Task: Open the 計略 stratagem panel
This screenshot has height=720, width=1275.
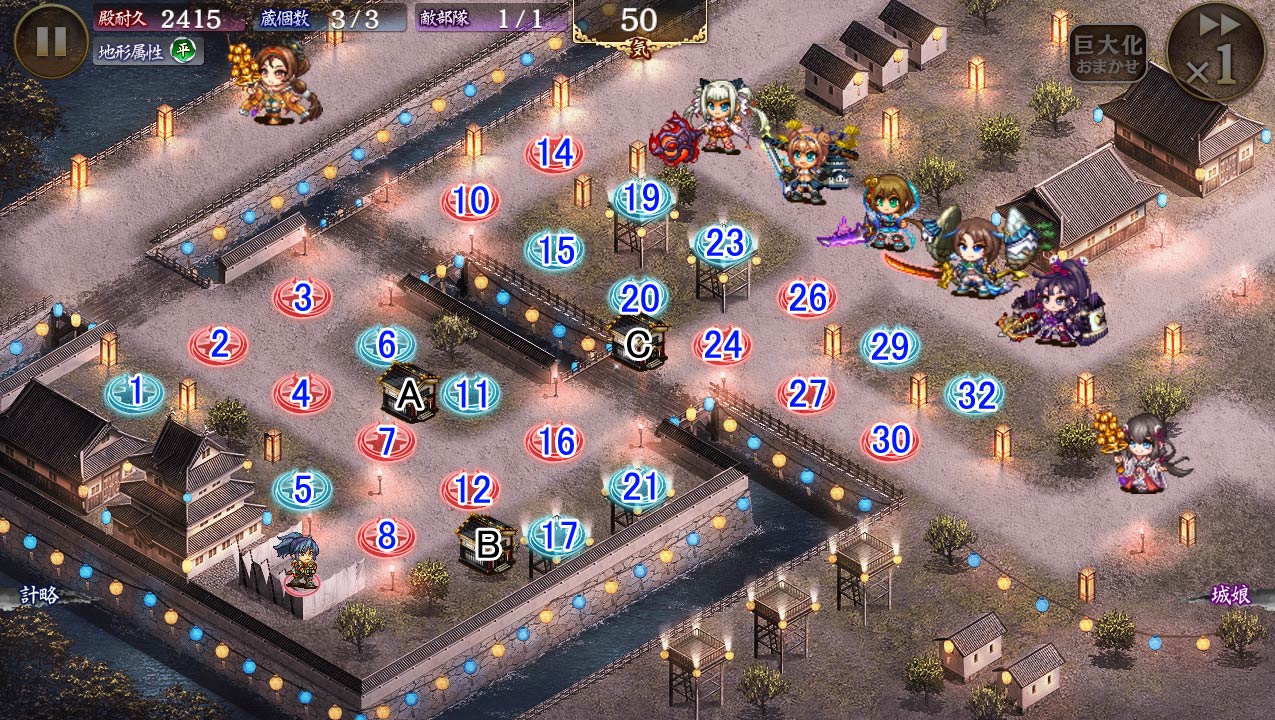Action: (x=40, y=595)
